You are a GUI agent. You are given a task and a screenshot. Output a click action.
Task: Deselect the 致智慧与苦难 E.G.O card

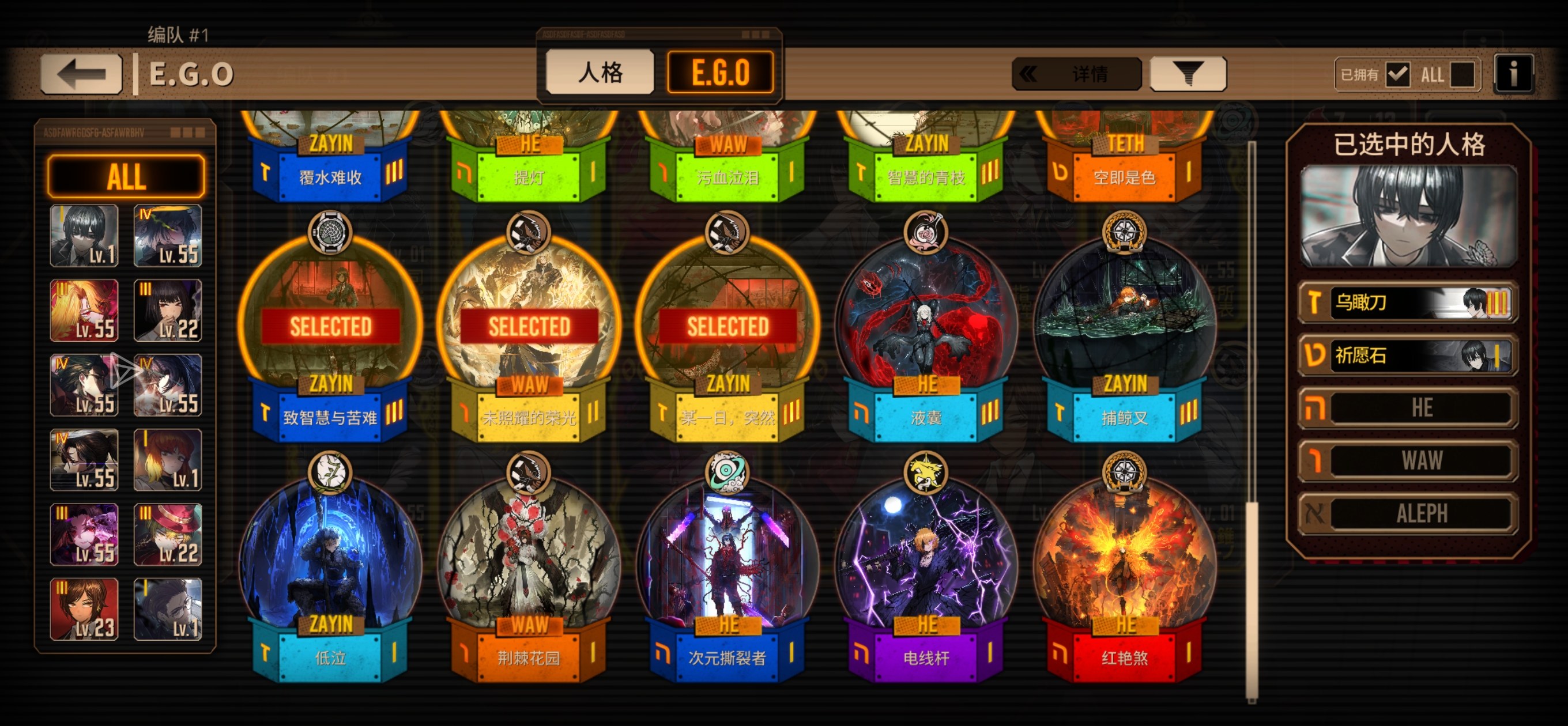[330, 328]
